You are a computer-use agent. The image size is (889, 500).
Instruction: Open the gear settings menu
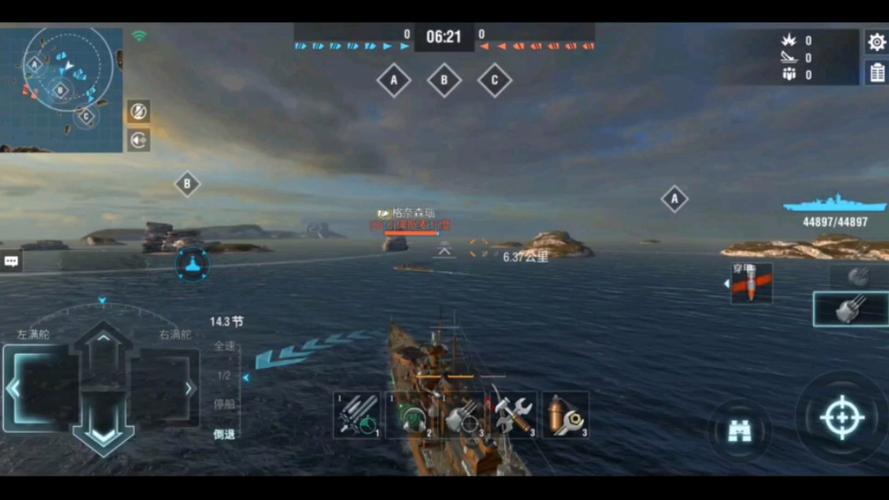[x=876, y=42]
